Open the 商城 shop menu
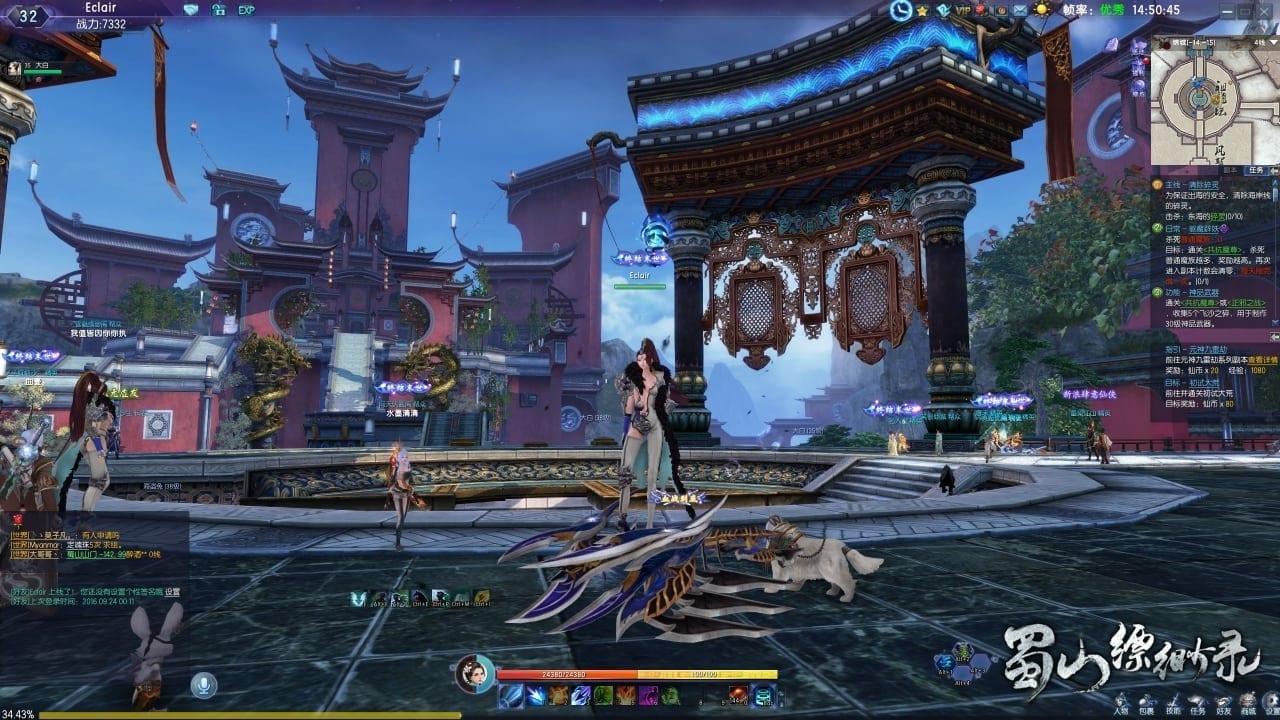The width and height of the screenshot is (1280, 720). click(x=1246, y=704)
